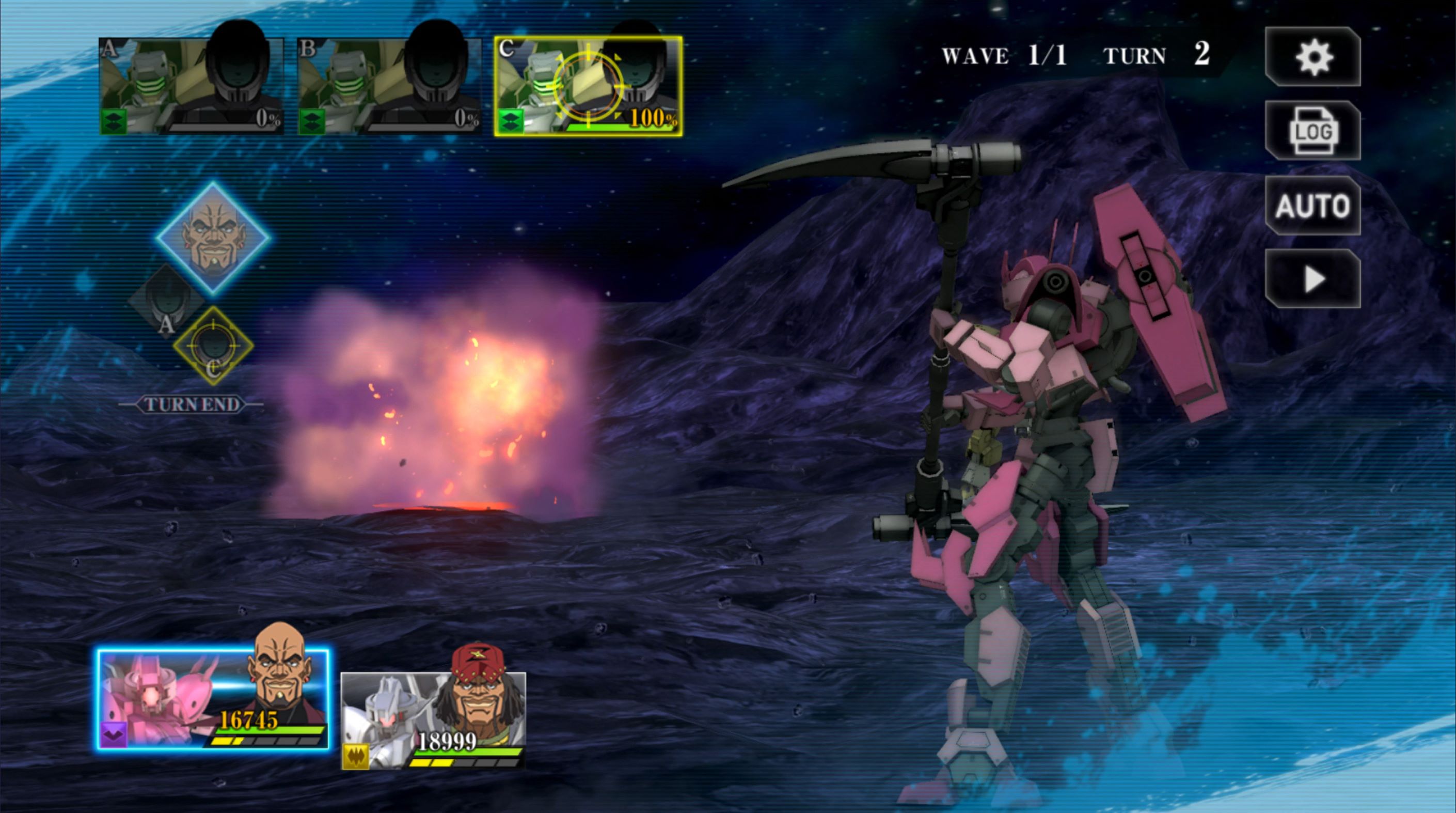Screen dimensions: 1456x813
Task: Open the gear settings menu
Action: click(x=1312, y=57)
